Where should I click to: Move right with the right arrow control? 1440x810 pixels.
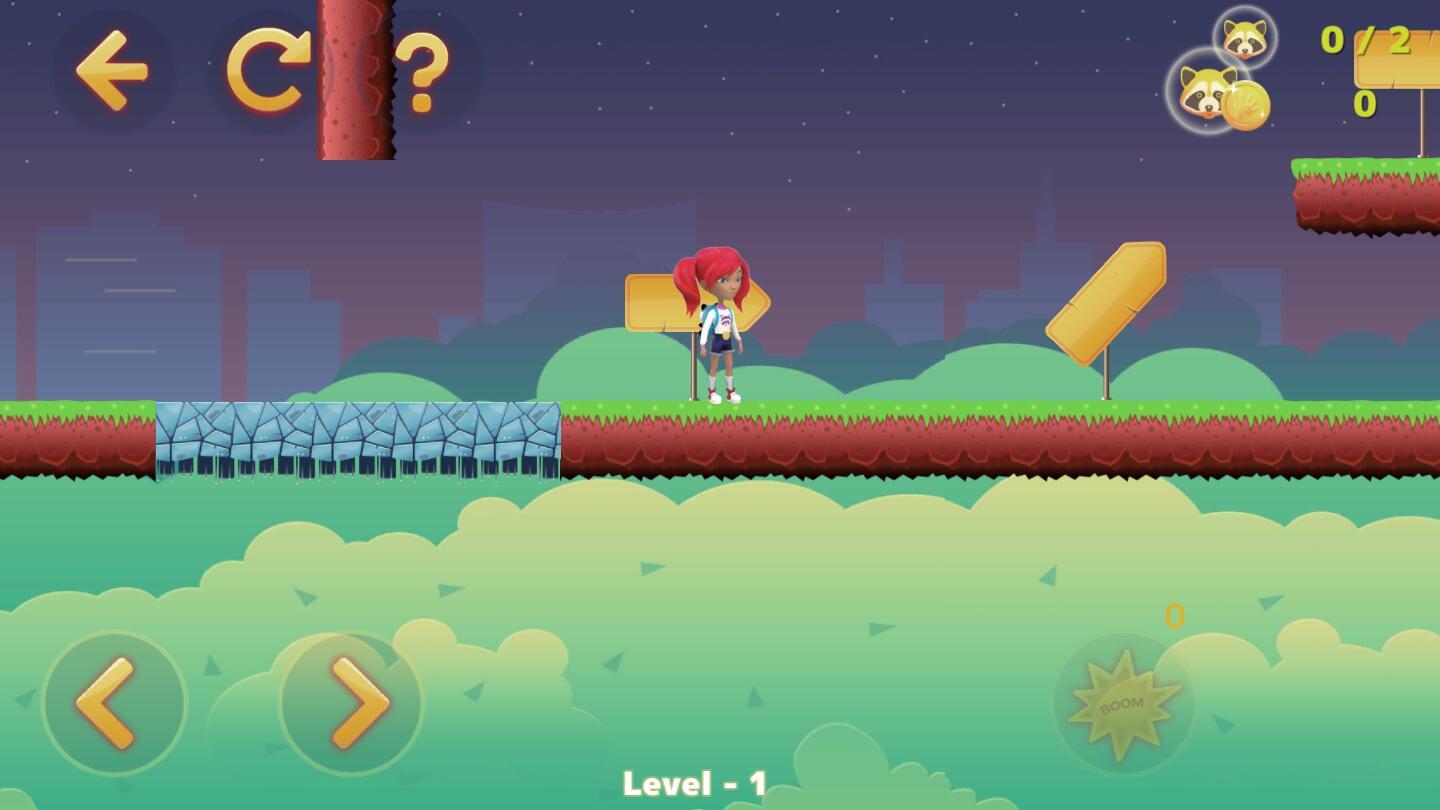point(351,703)
